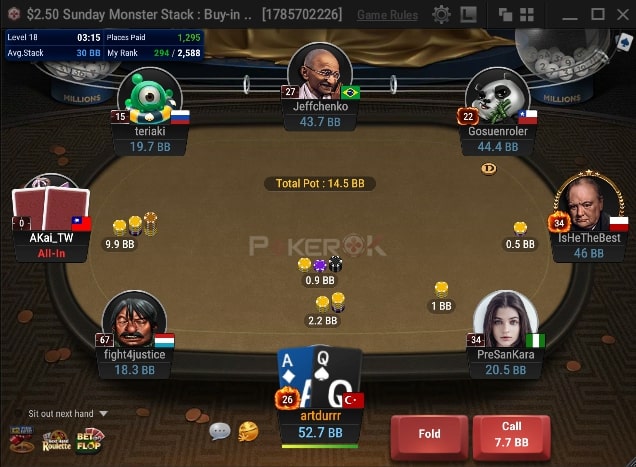Open the emoji reactions menu

coord(248,431)
